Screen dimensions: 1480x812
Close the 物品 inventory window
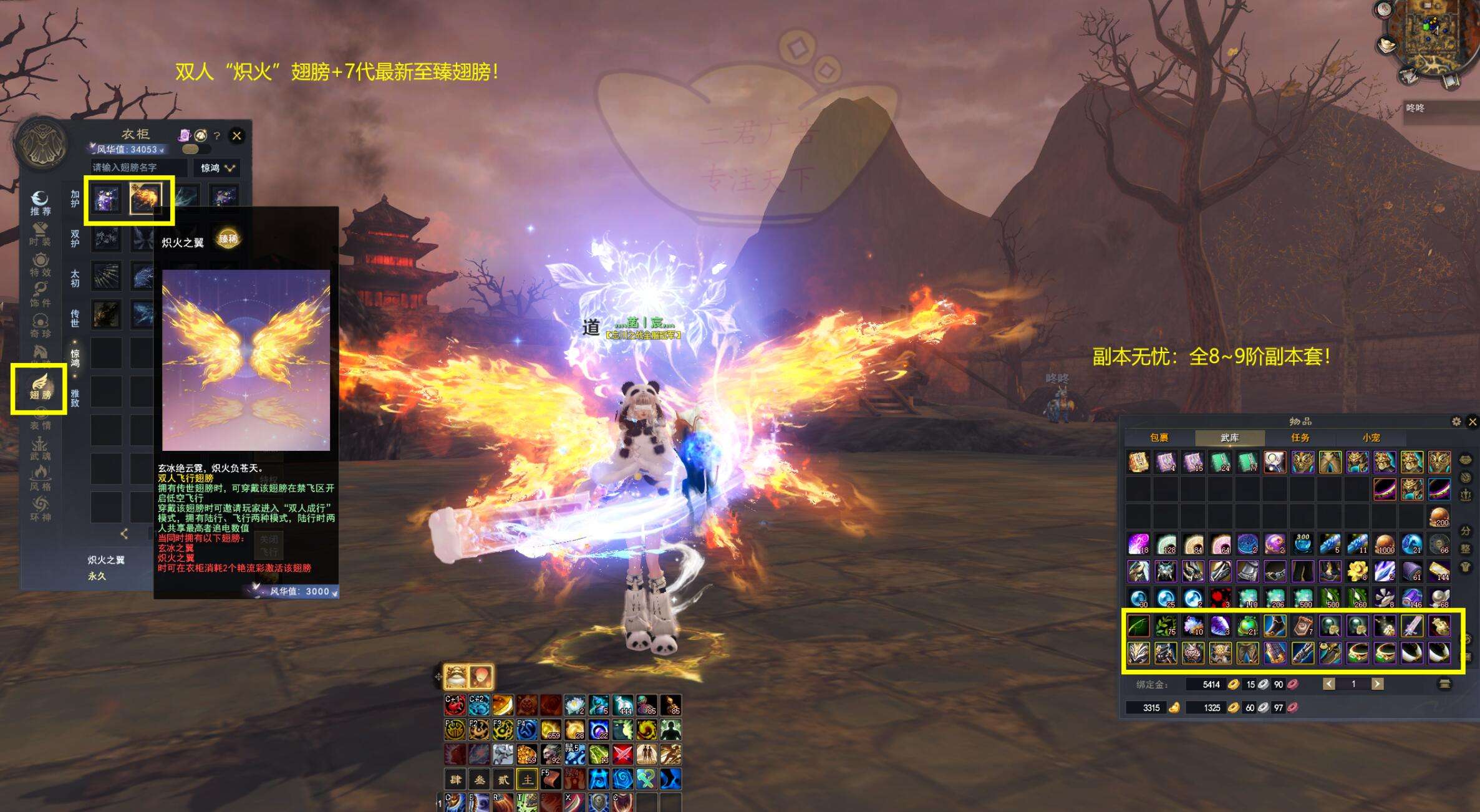[x=1473, y=422]
